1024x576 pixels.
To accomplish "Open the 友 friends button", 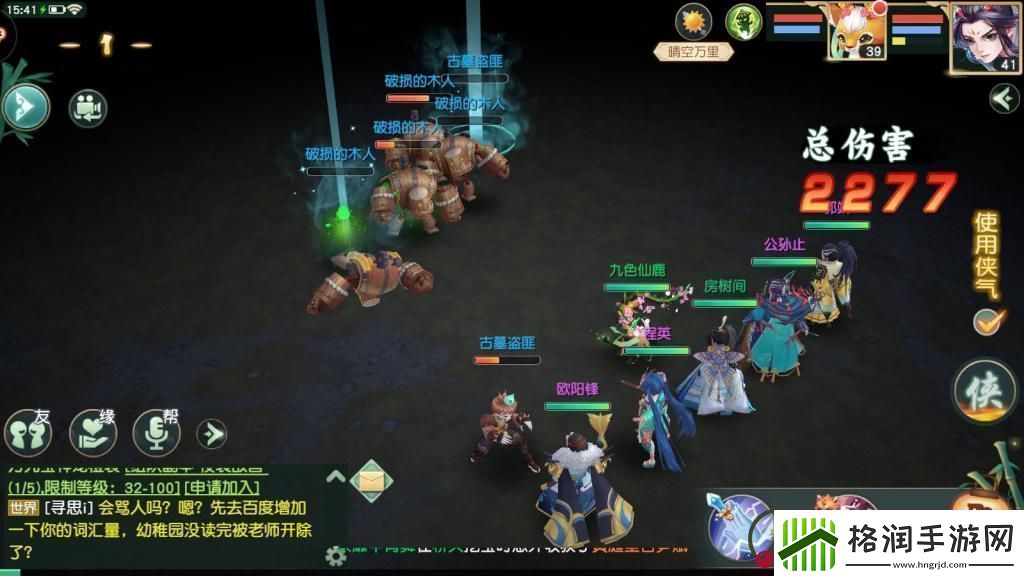I will (x=28, y=432).
